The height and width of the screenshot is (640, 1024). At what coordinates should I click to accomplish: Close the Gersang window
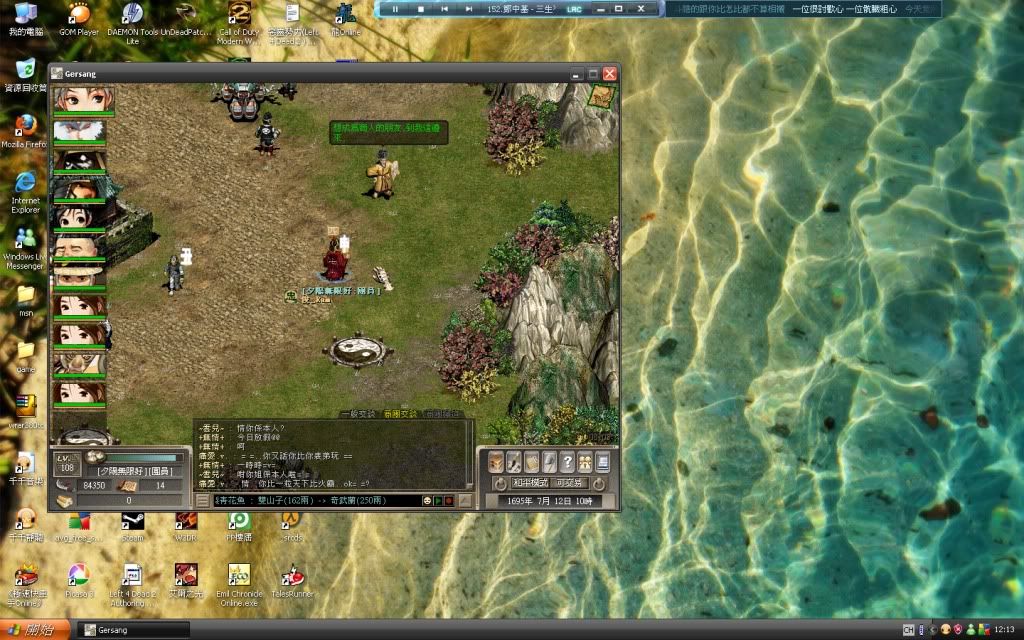(610, 74)
